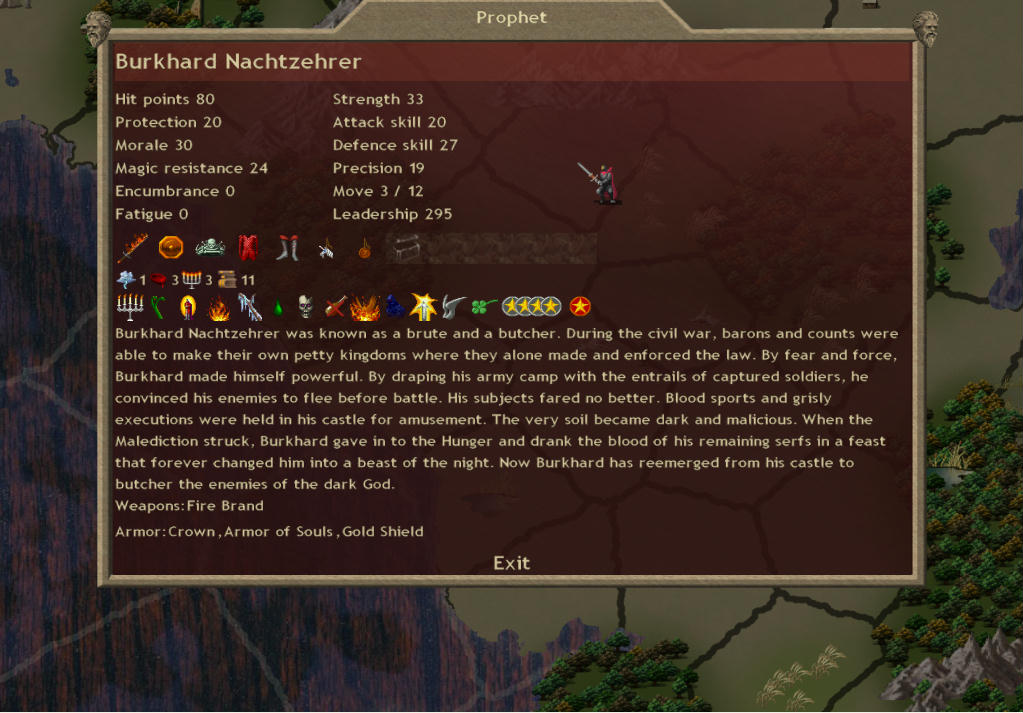Click the candelabra ability icon
Screen dimensions: 1023x713
click(131, 306)
